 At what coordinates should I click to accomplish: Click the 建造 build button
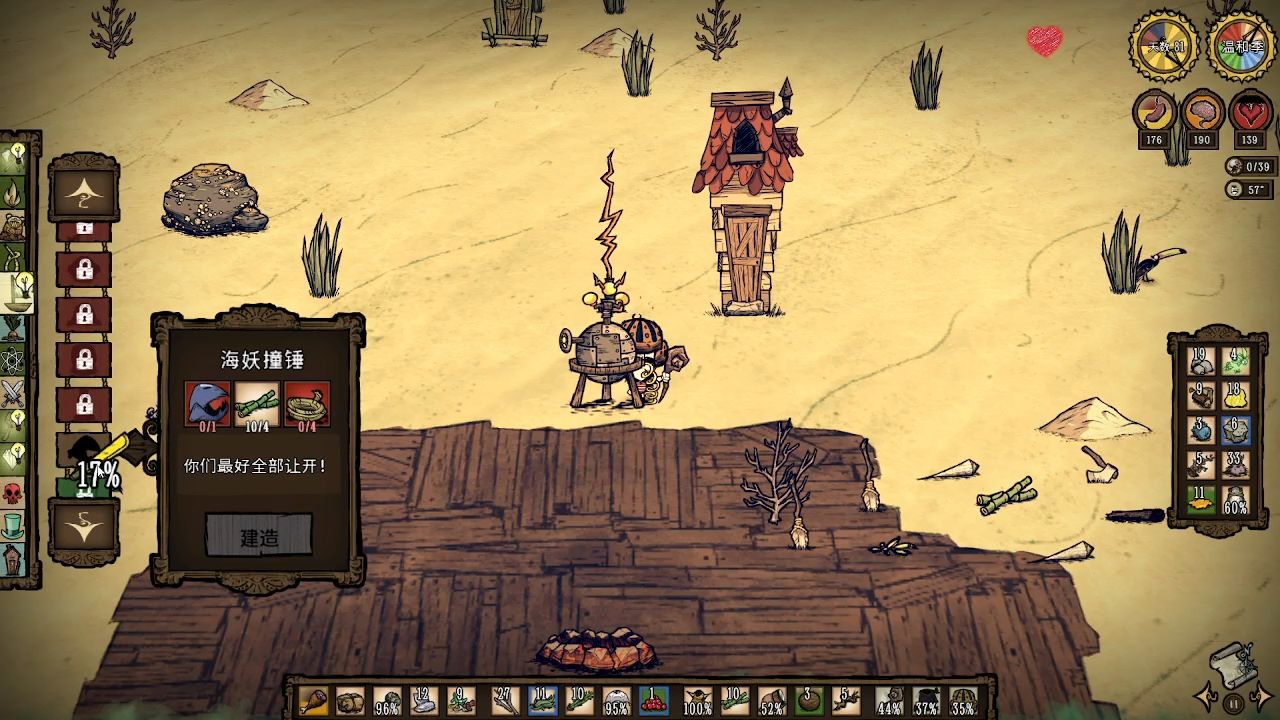(259, 536)
